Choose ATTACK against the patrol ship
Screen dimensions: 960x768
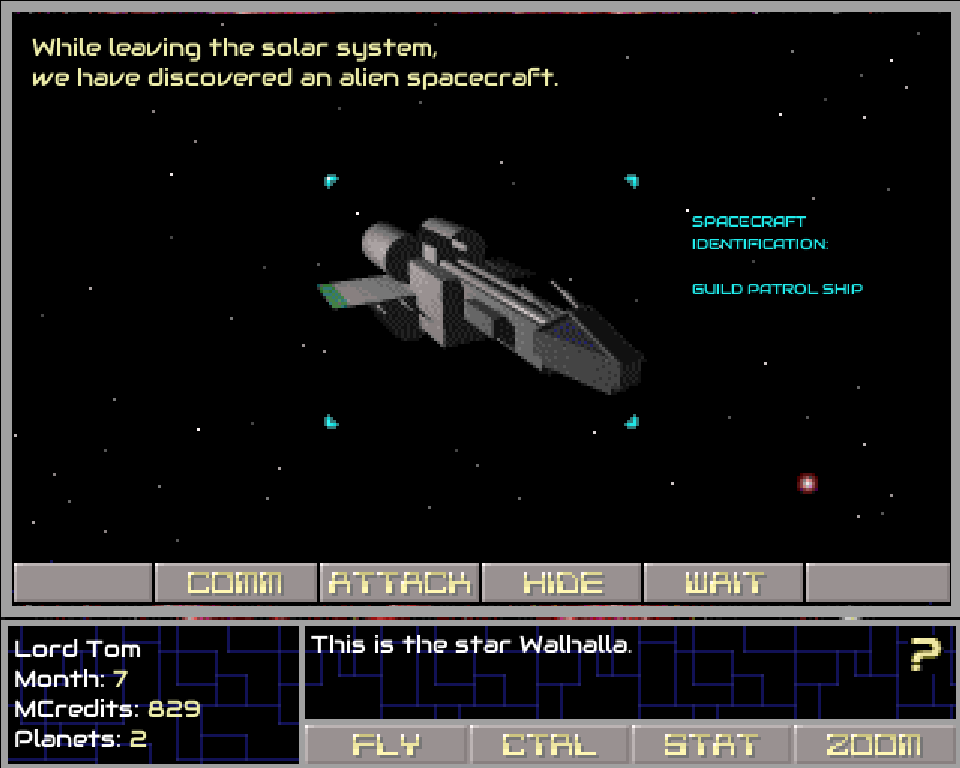point(399,583)
